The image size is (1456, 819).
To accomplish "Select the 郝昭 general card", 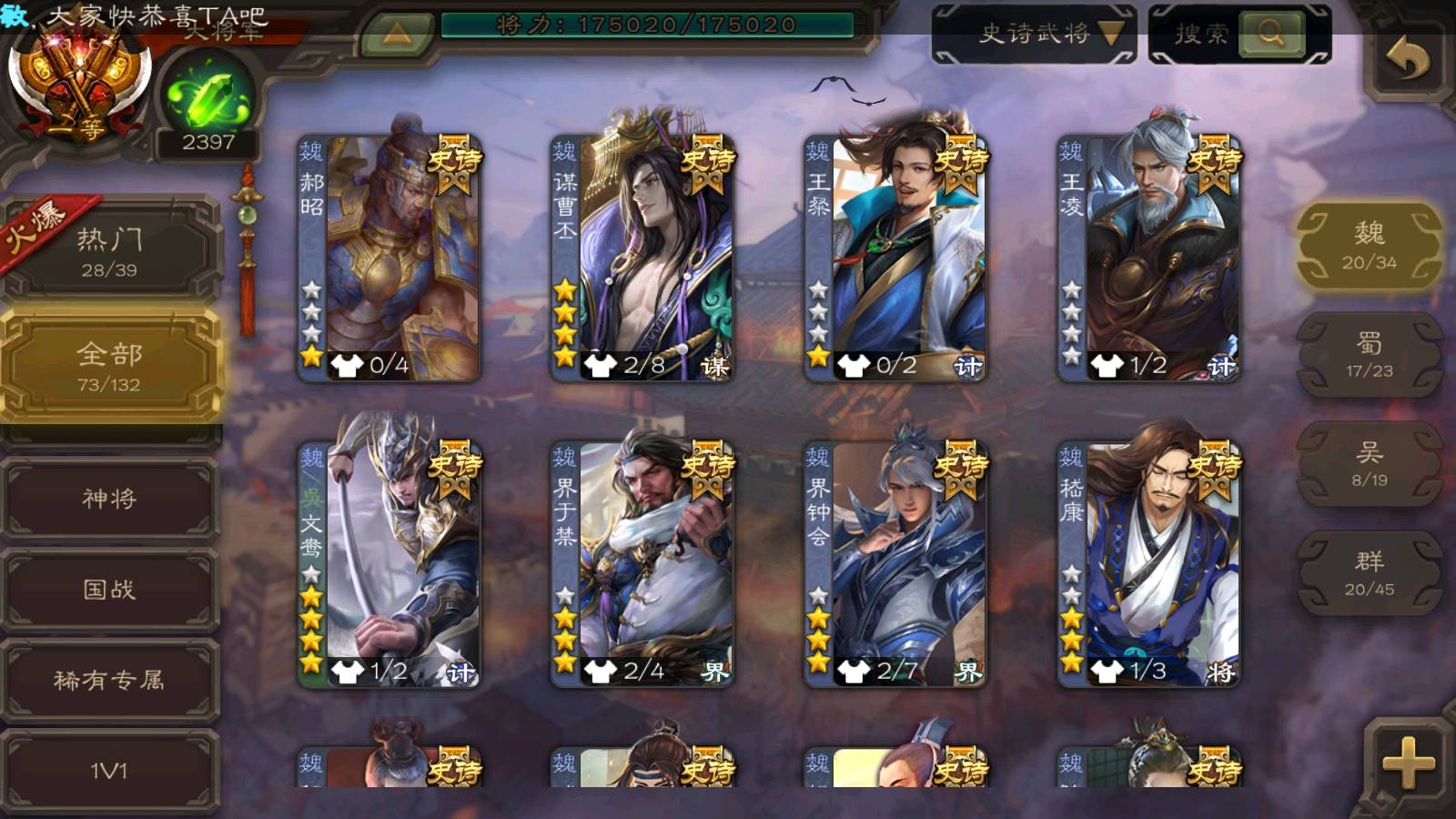I will [389, 258].
